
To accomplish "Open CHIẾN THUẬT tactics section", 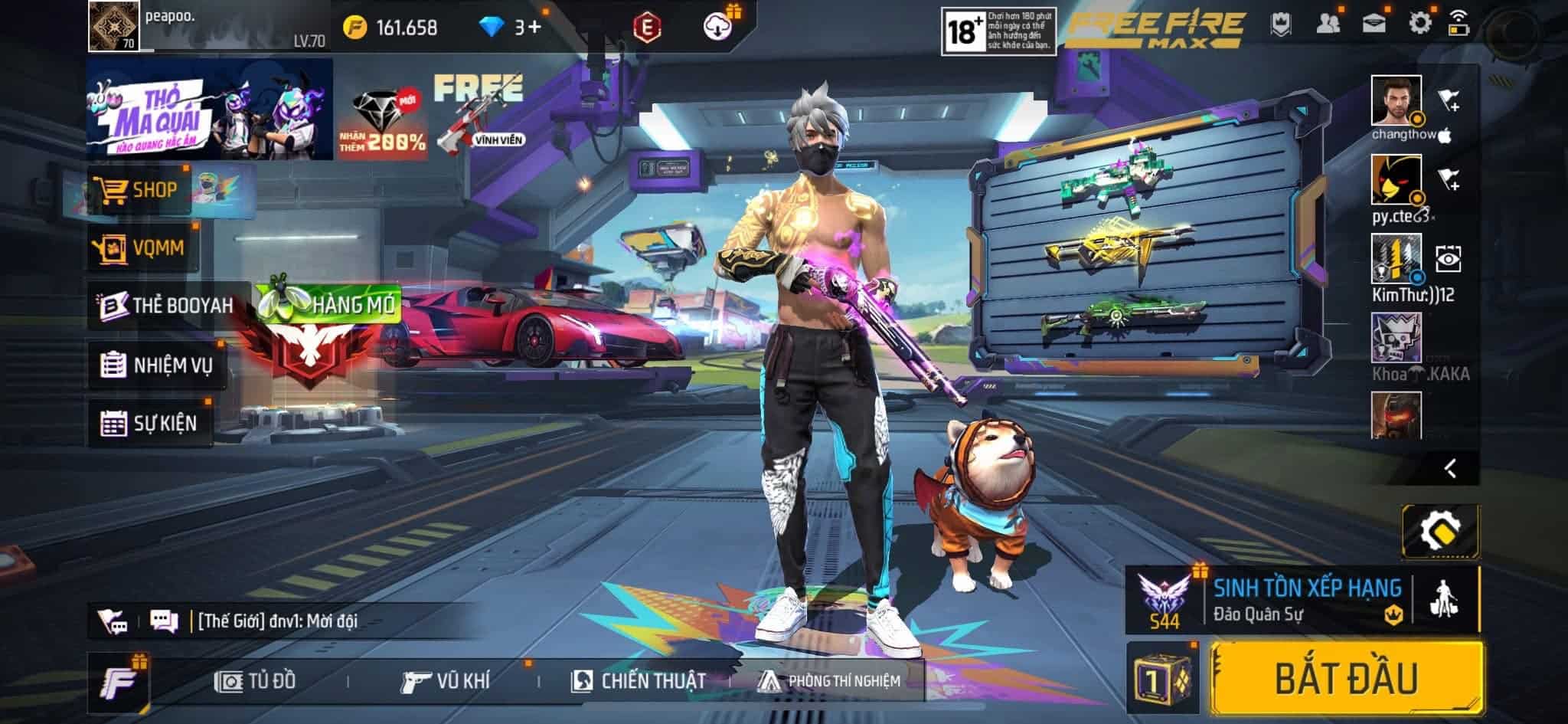I will tap(639, 680).
